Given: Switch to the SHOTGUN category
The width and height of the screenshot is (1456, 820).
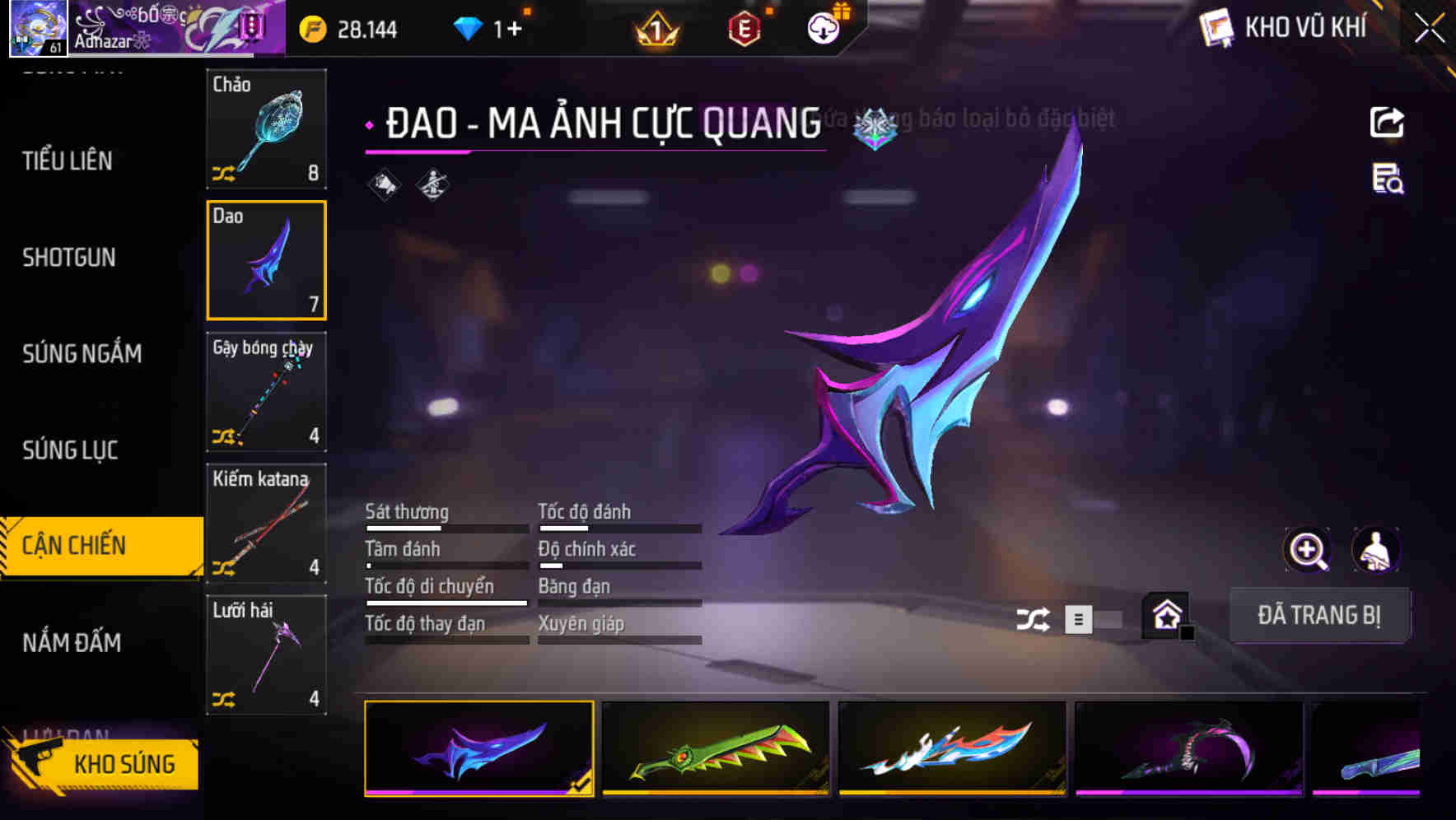Looking at the screenshot, I should tap(69, 258).
